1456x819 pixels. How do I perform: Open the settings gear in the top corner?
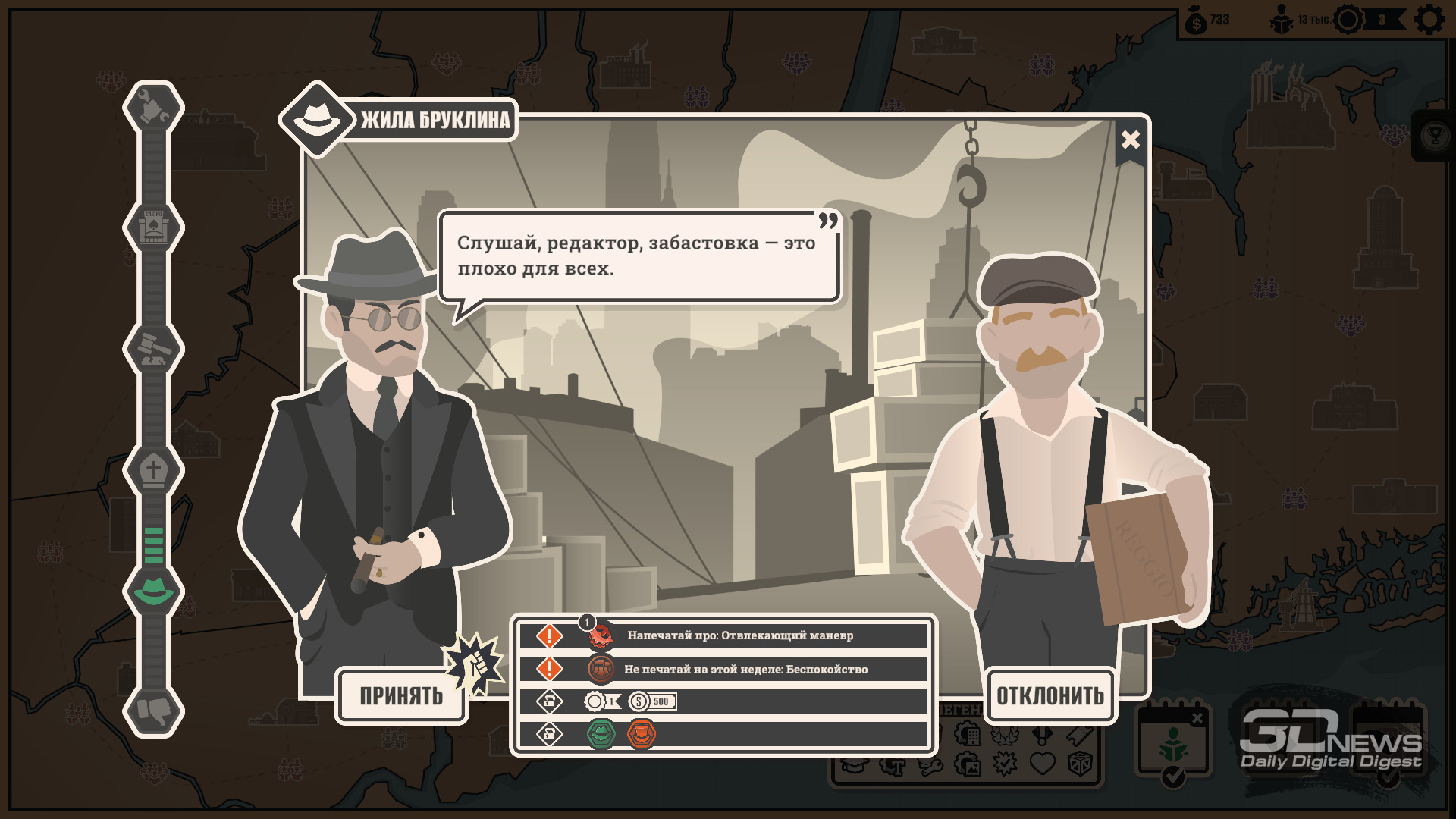(x=1429, y=20)
